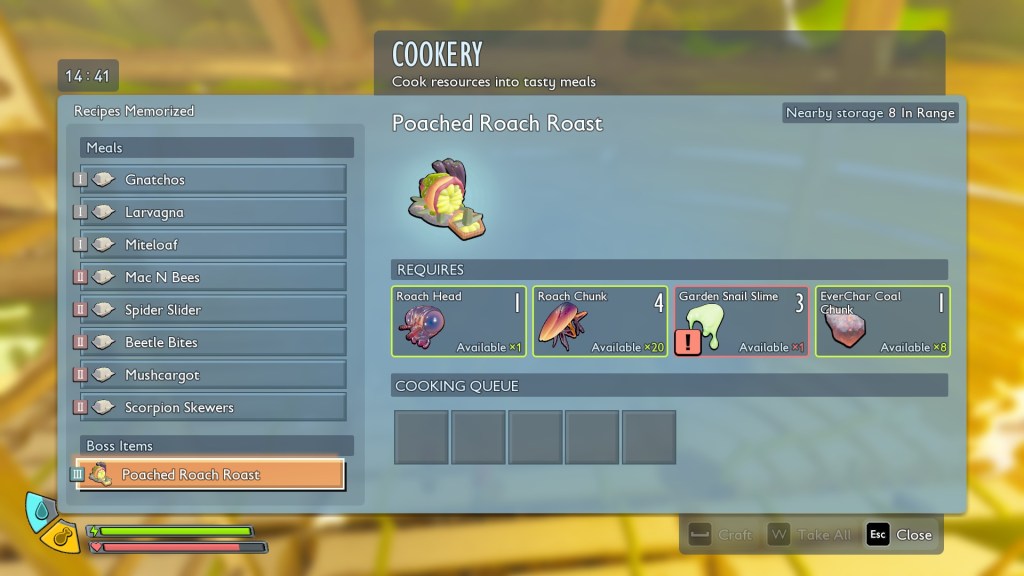
Task: Select Mac N Bees from meals
Action: [x=213, y=277]
